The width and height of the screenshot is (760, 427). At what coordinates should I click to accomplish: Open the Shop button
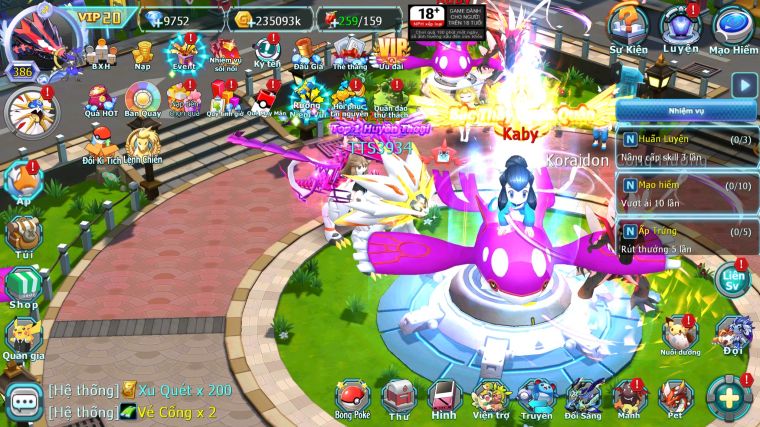point(22,286)
